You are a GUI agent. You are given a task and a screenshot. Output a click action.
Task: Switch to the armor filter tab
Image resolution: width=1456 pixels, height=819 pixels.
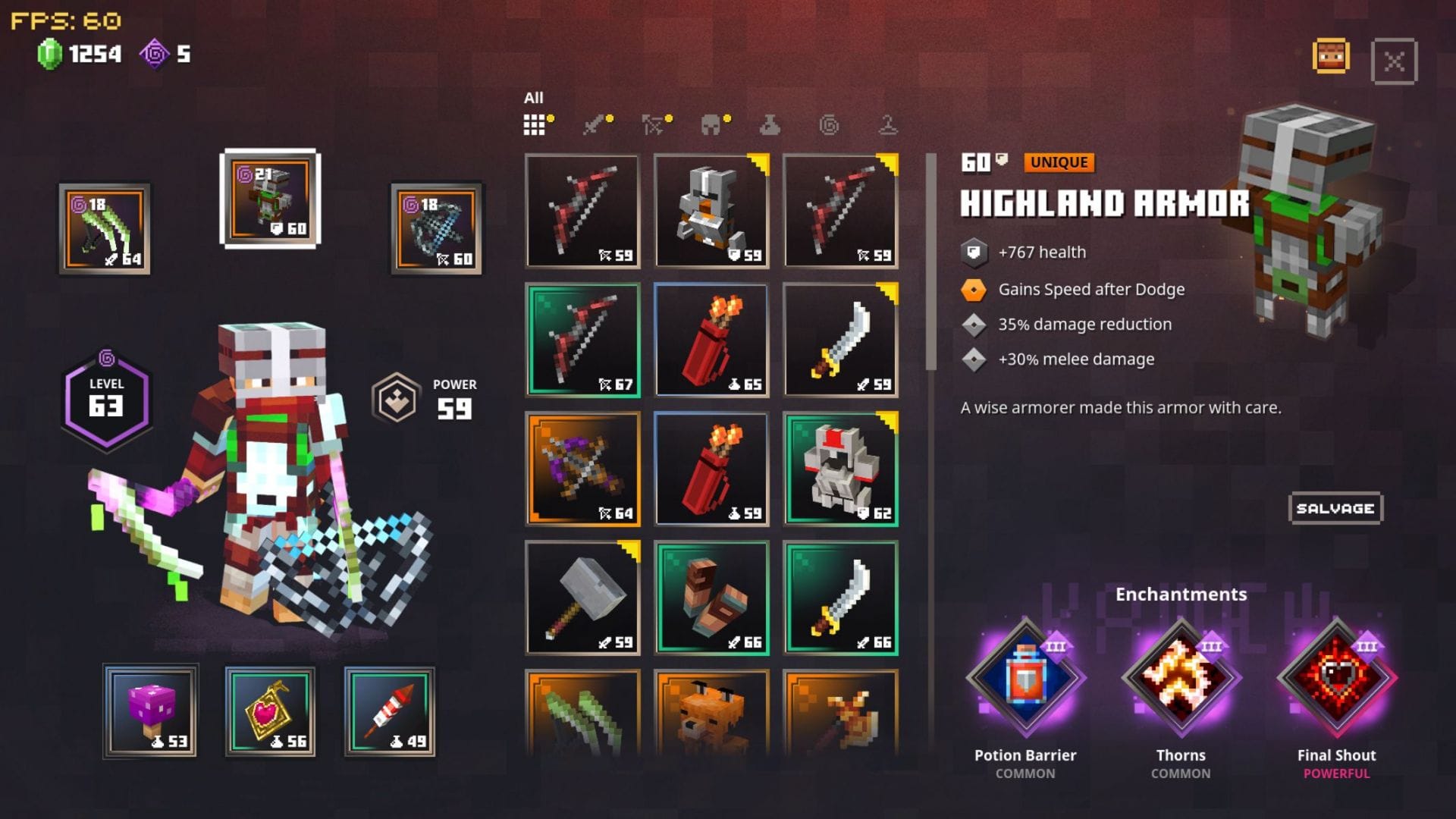click(x=711, y=125)
